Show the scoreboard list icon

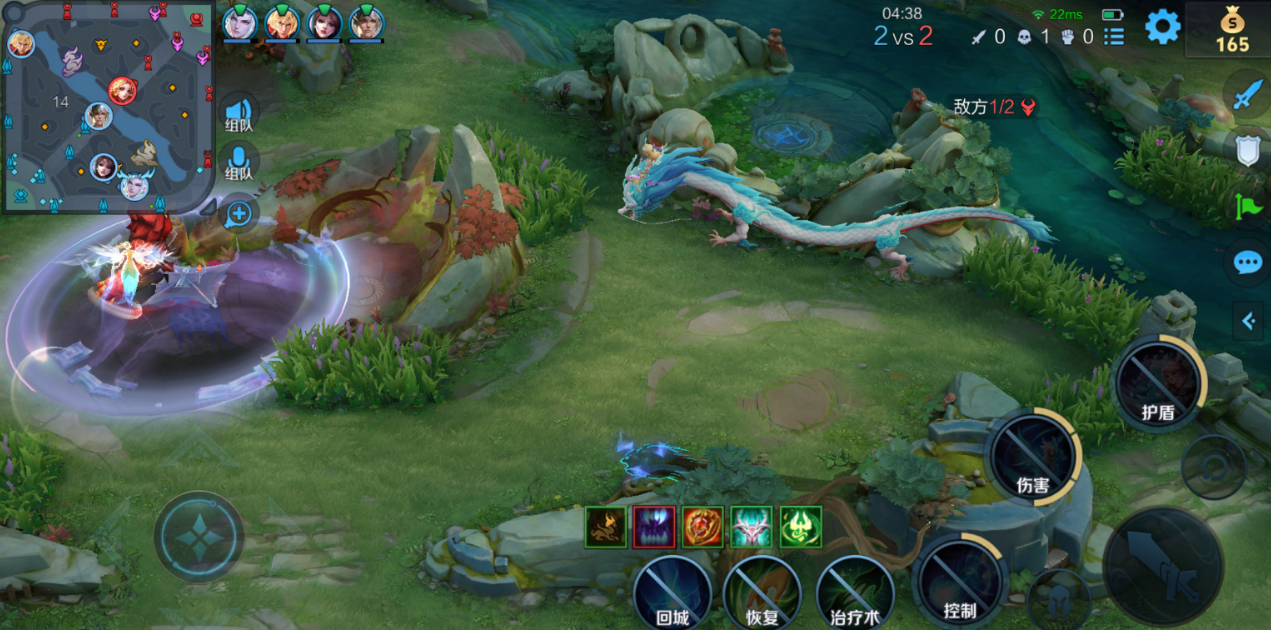[1113, 37]
